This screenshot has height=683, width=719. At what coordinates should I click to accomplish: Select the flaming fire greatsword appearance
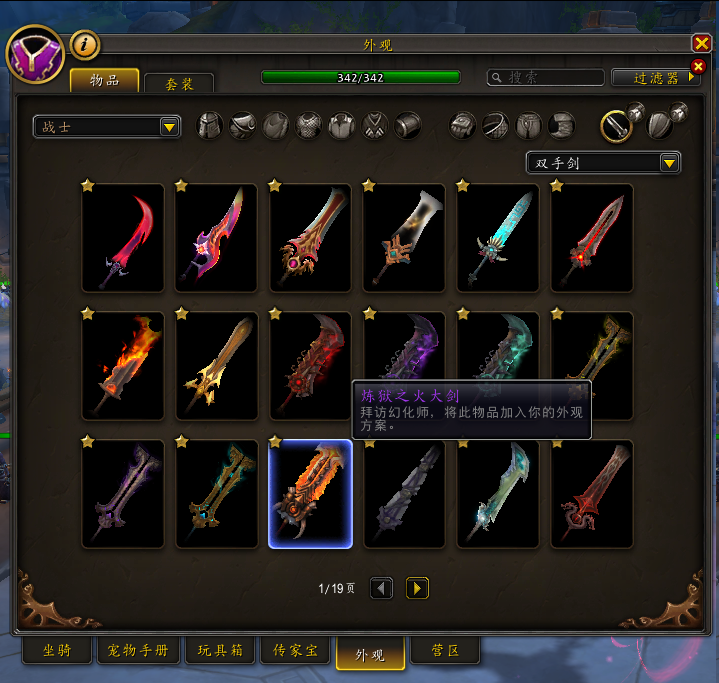point(123,365)
